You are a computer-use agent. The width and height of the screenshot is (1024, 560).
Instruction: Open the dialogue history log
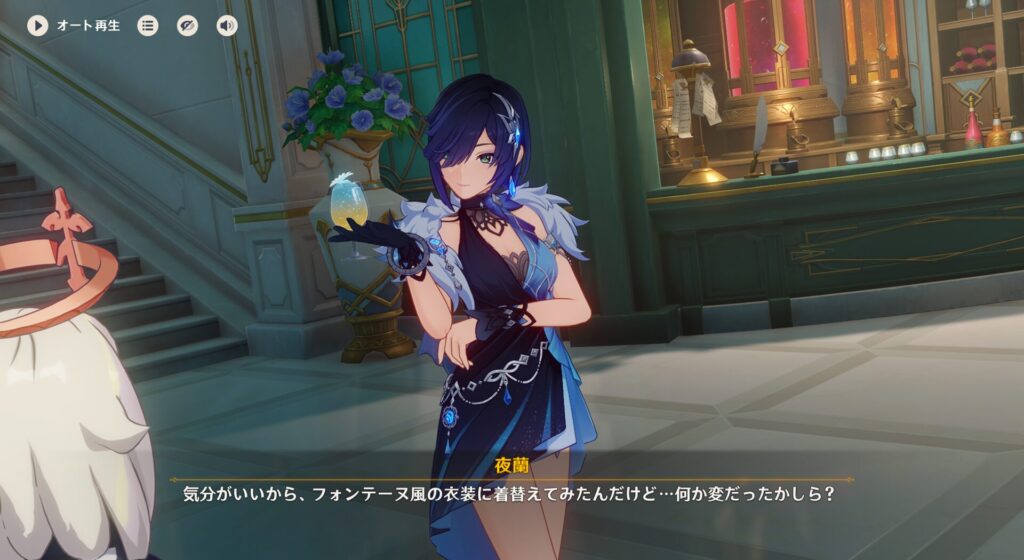click(148, 25)
